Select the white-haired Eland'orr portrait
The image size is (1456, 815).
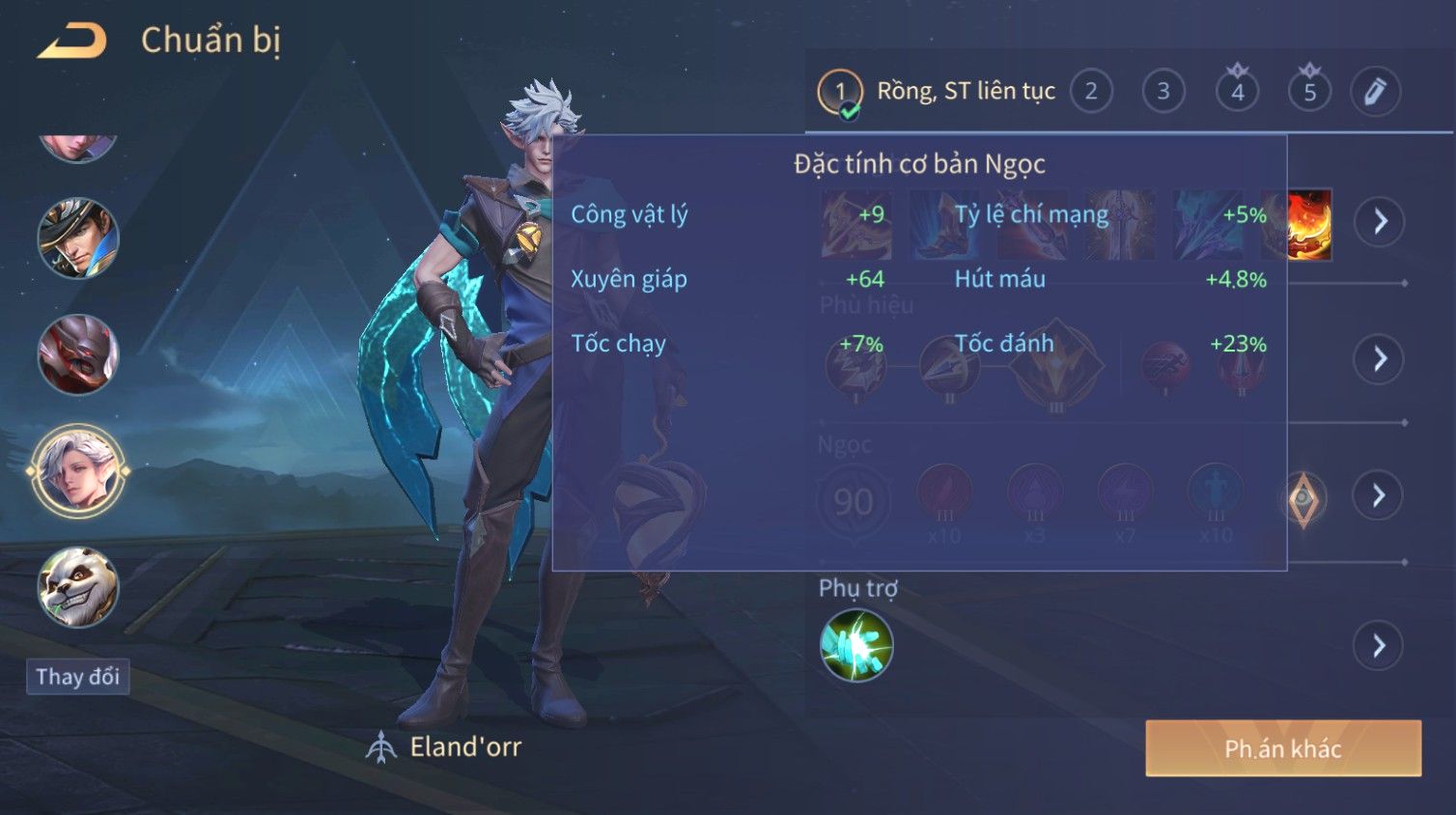click(x=78, y=471)
